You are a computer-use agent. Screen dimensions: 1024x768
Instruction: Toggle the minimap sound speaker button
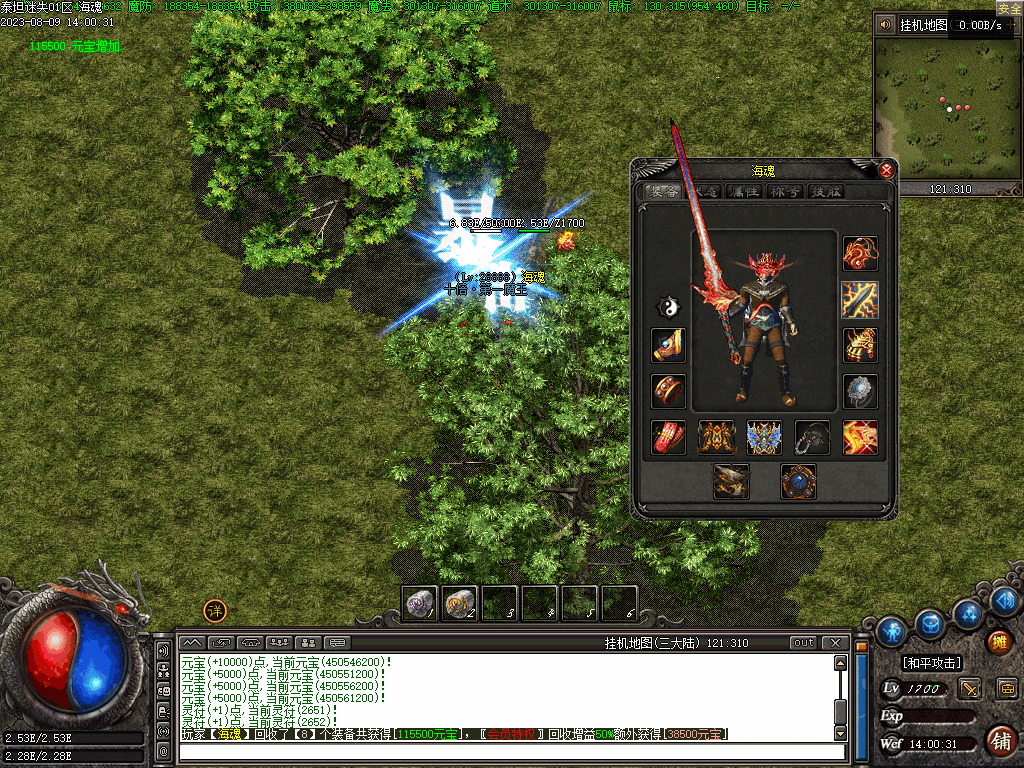[885, 25]
